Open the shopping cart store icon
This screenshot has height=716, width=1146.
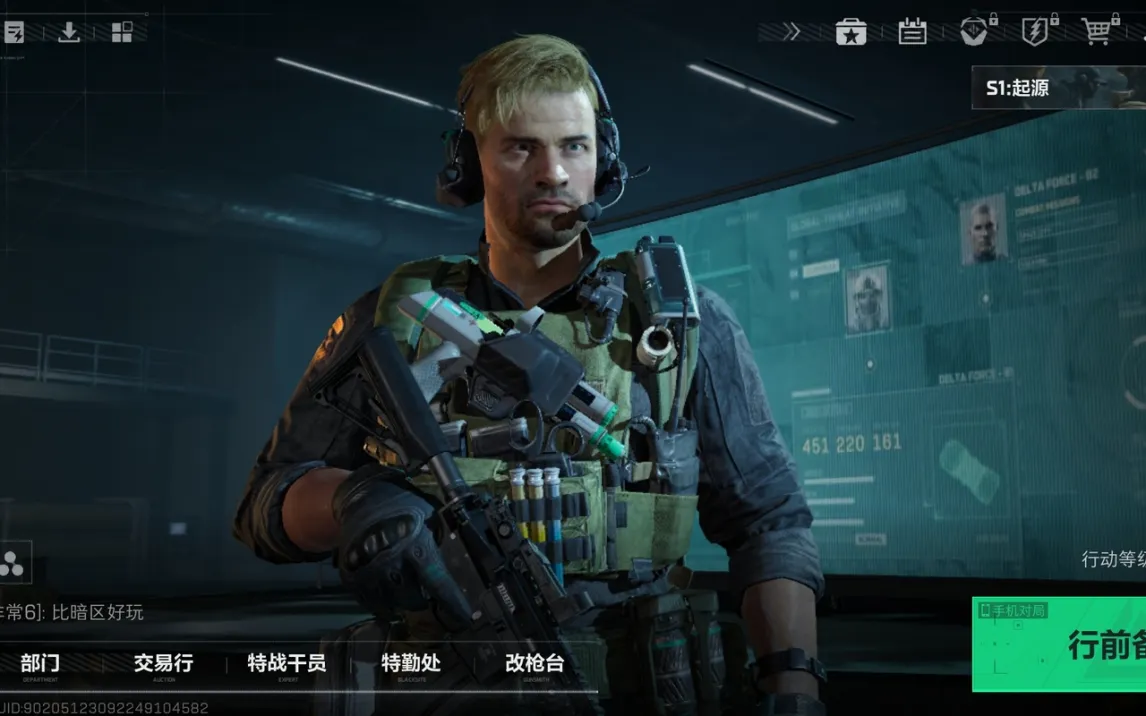pyautogui.click(x=1098, y=31)
